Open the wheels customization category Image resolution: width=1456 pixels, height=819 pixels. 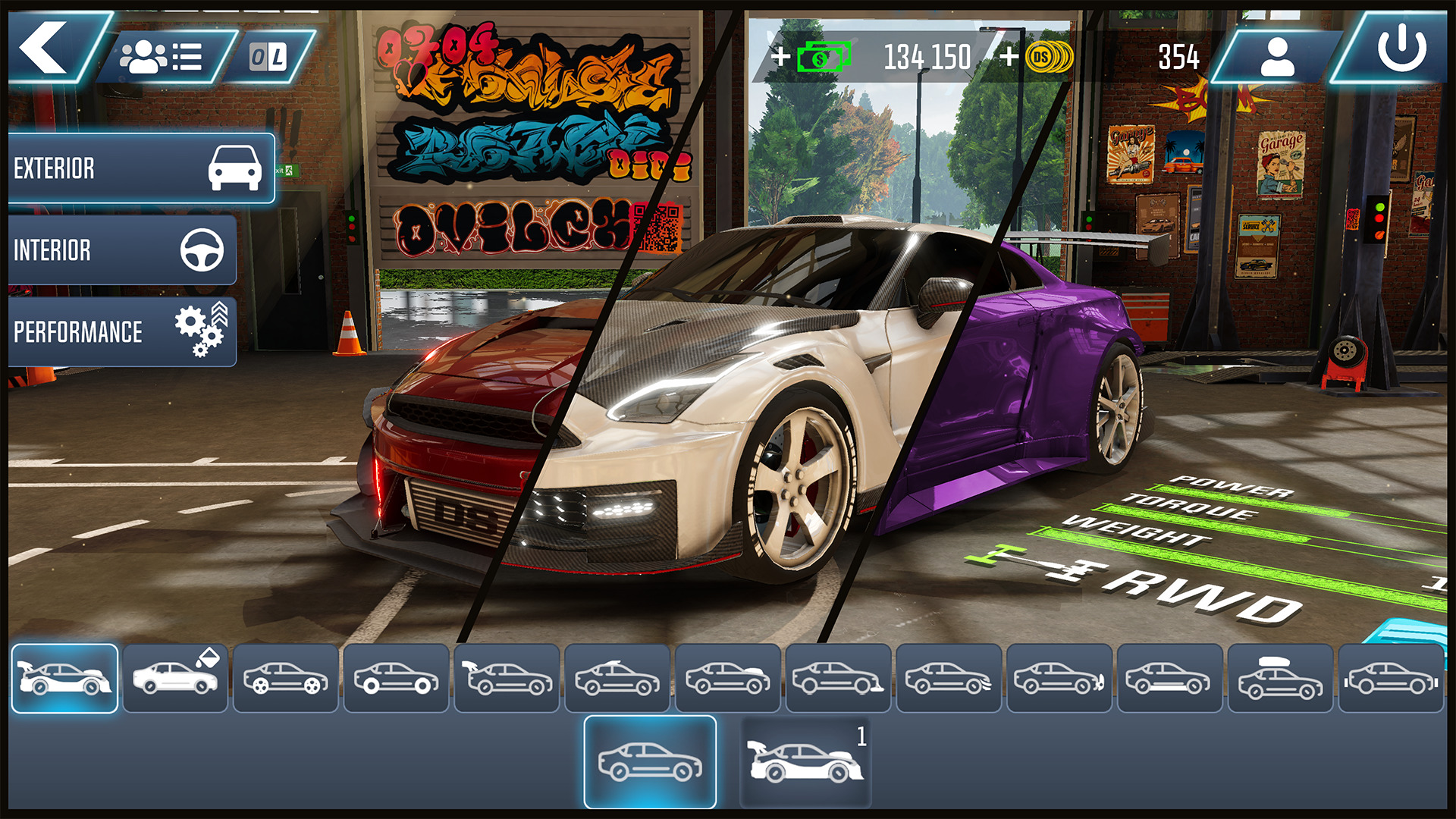click(x=287, y=679)
